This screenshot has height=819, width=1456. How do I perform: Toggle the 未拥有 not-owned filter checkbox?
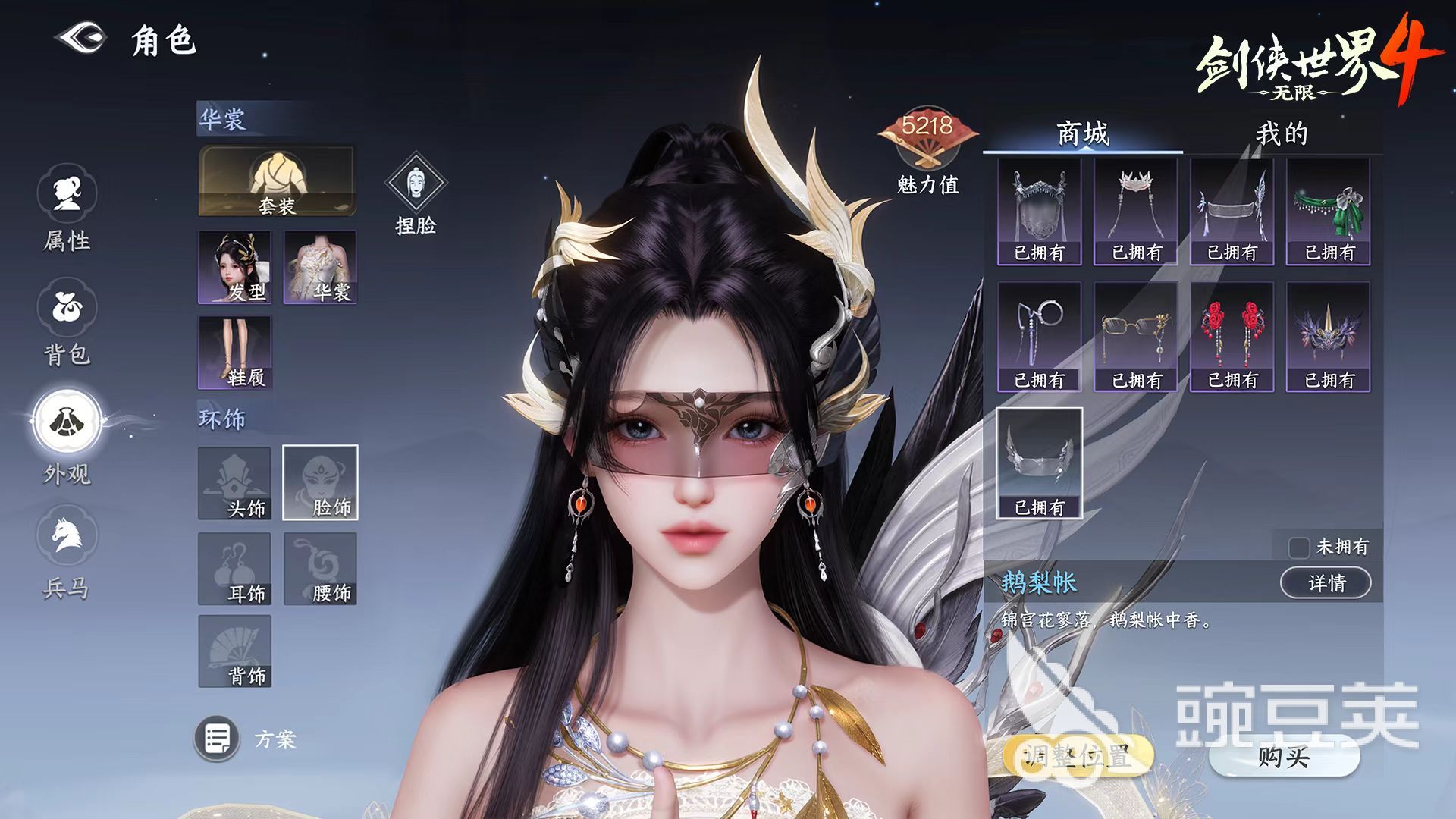point(1299,547)
